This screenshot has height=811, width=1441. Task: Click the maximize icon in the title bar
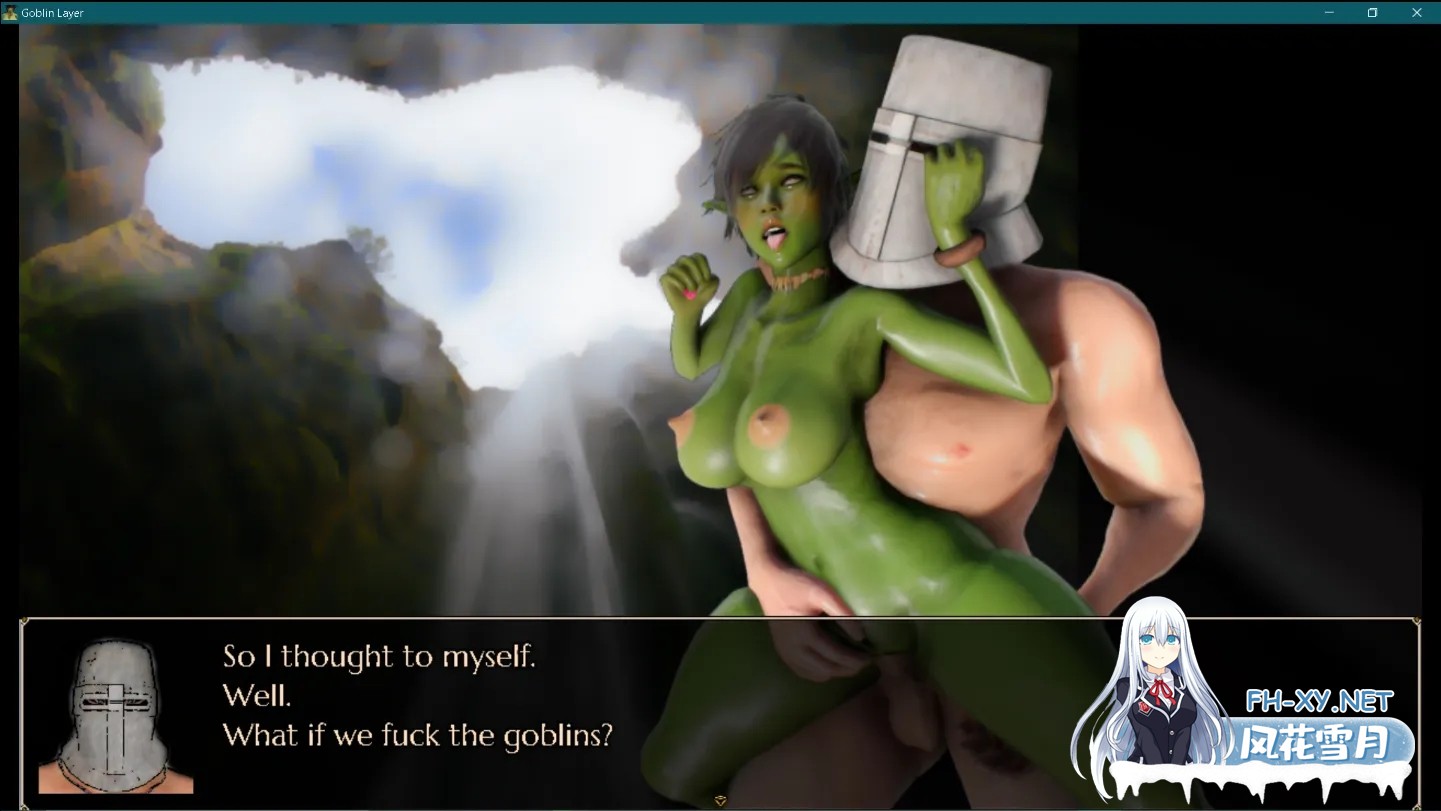pyautogui.click(x=1372, y=12)
